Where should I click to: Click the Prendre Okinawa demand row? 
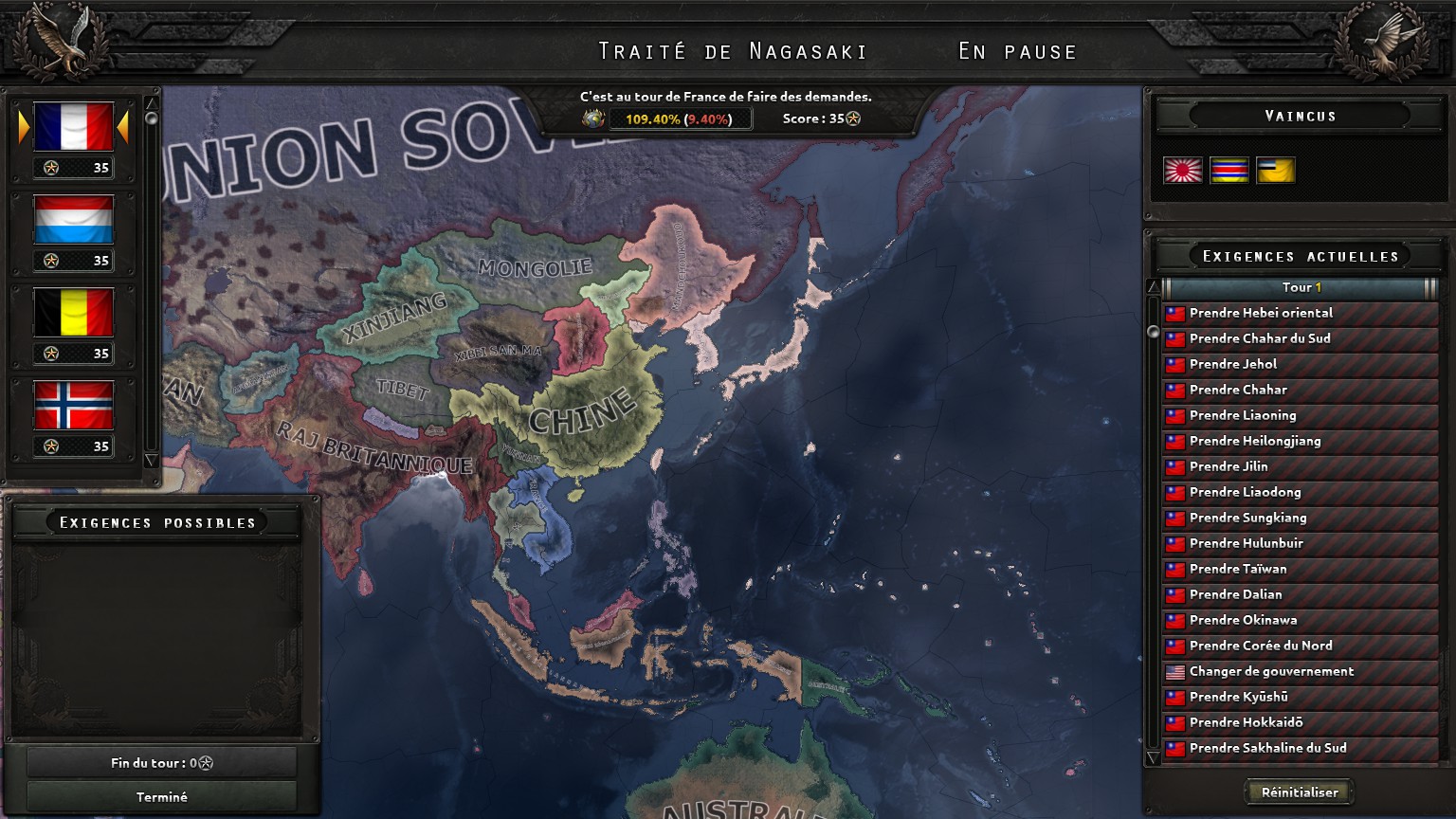tap(1300, 620)
